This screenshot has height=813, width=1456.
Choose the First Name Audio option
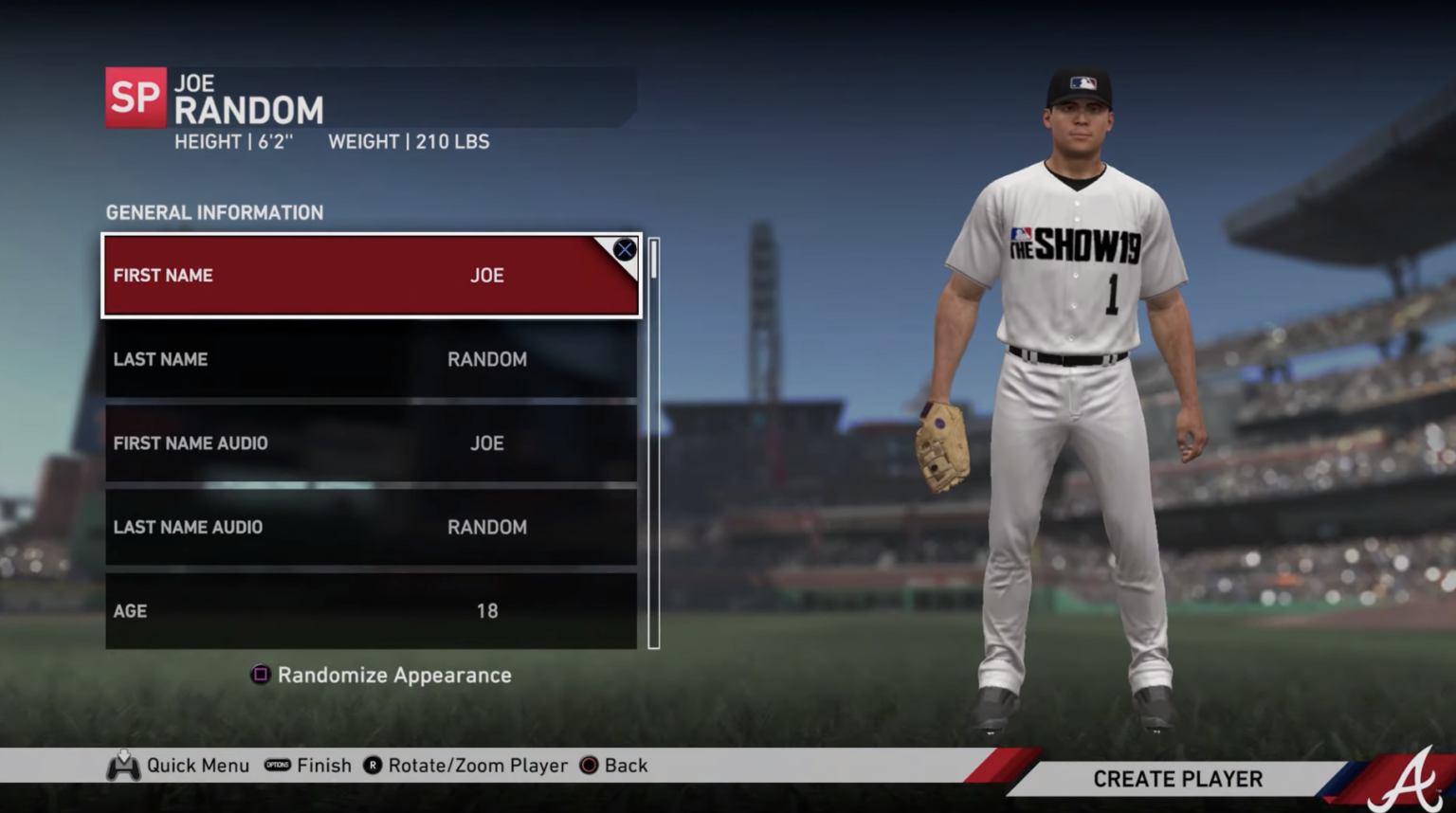click(371, 443)
